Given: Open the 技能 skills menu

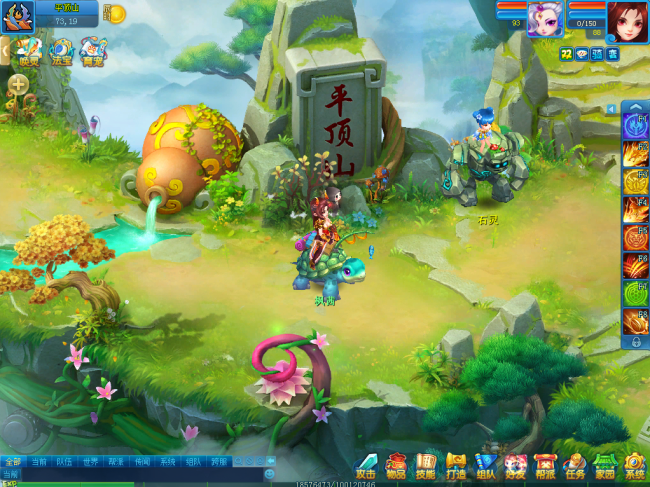Looking at the screenshot, I should pyautogui.click(x=426, y=465).
